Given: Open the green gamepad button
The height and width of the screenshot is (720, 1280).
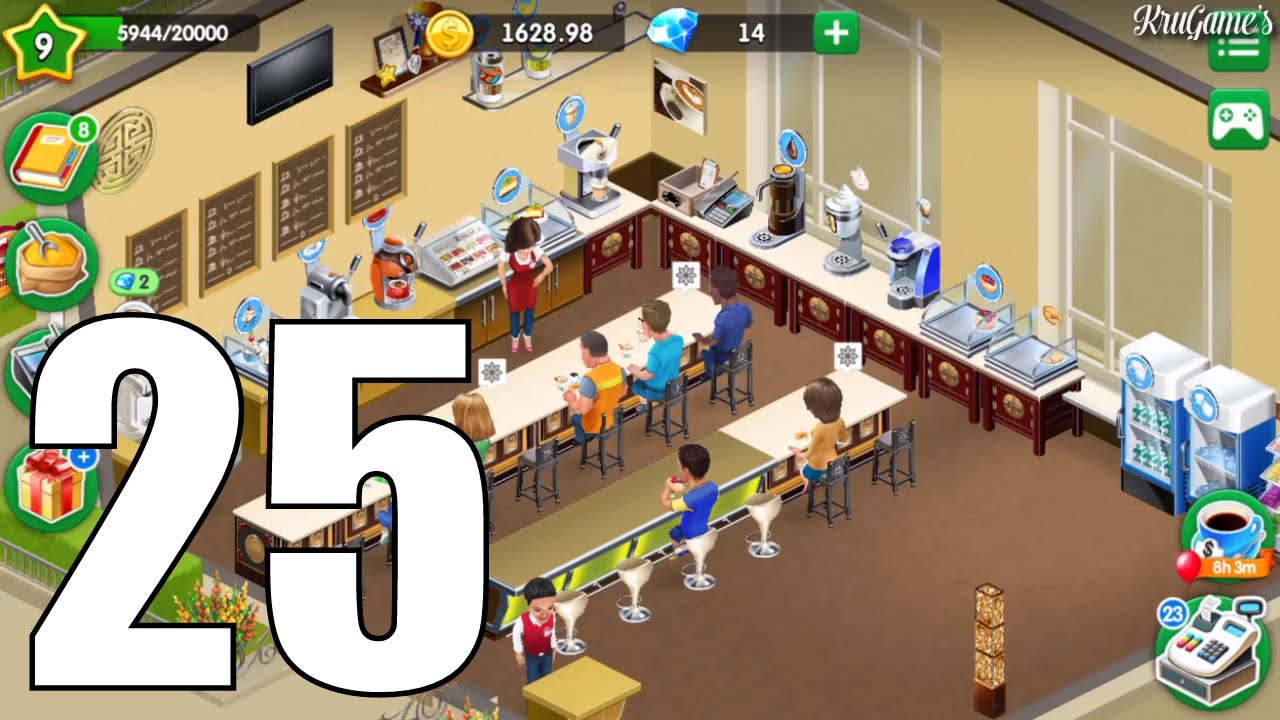Looking at the screenshot, I should coord(1238,119).
